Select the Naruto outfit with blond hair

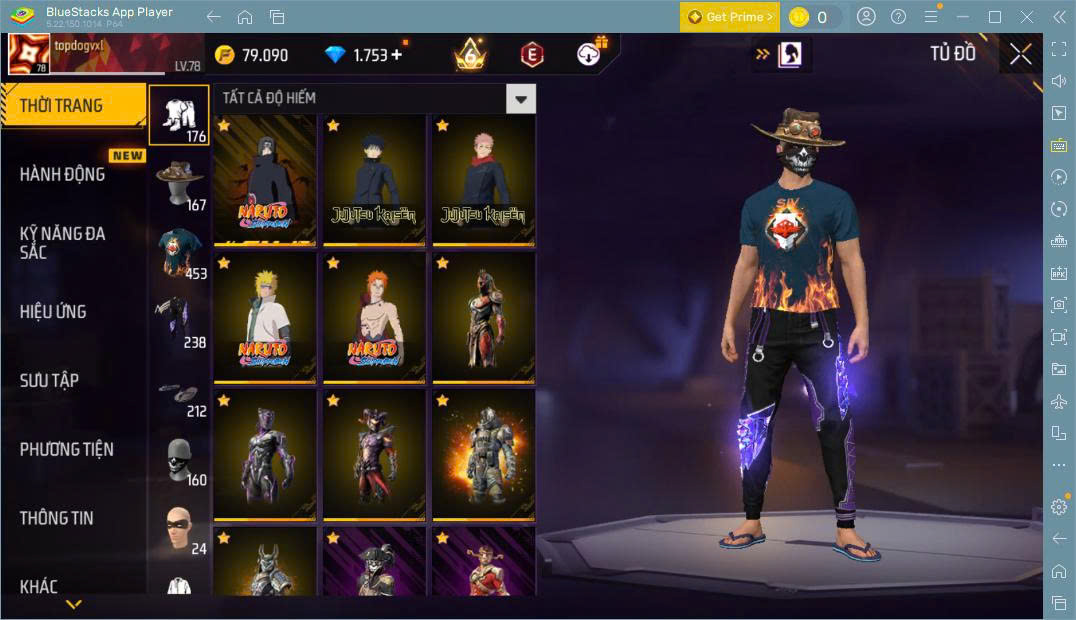265,318
